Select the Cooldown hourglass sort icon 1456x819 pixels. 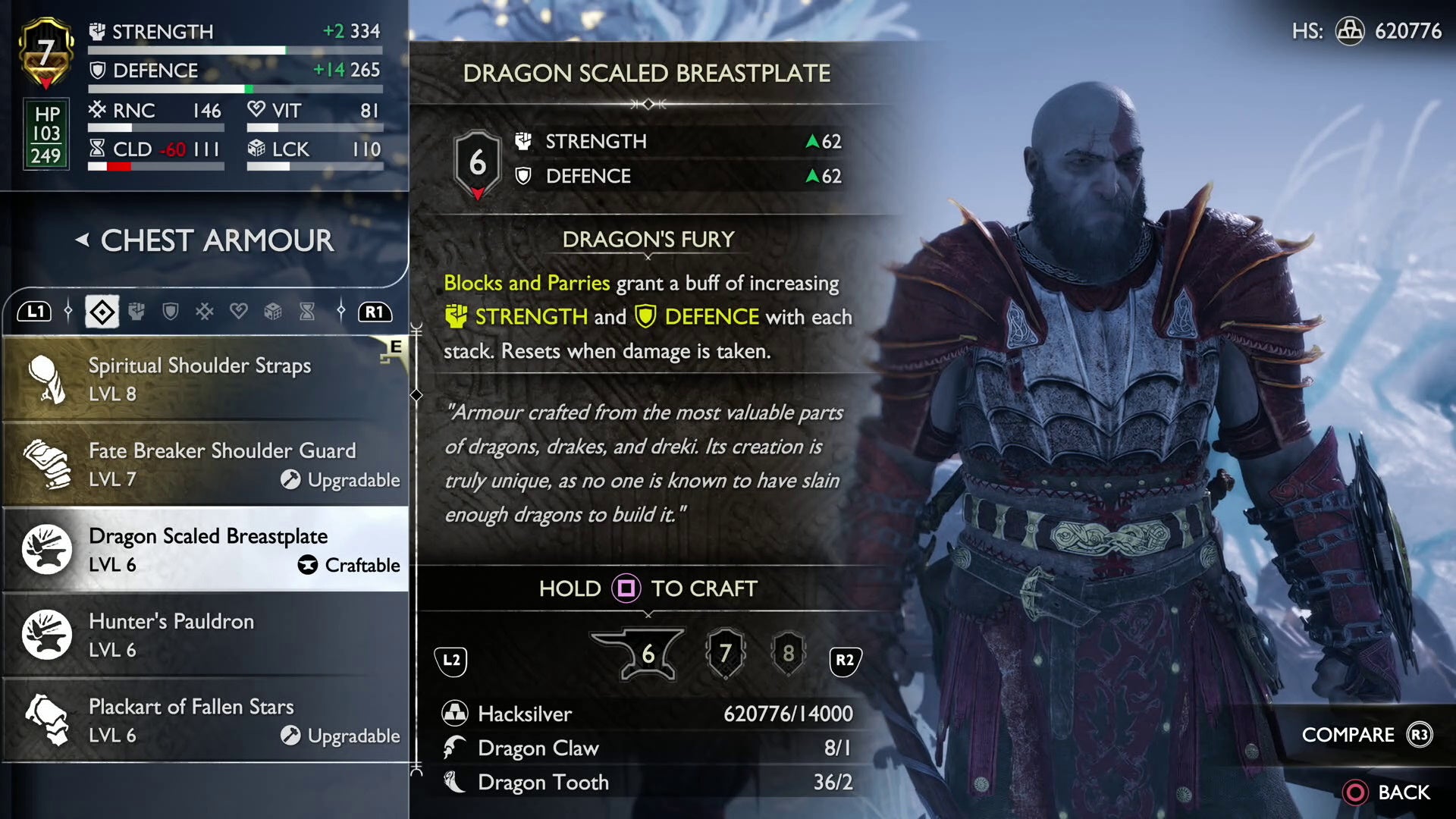point(306,311)
